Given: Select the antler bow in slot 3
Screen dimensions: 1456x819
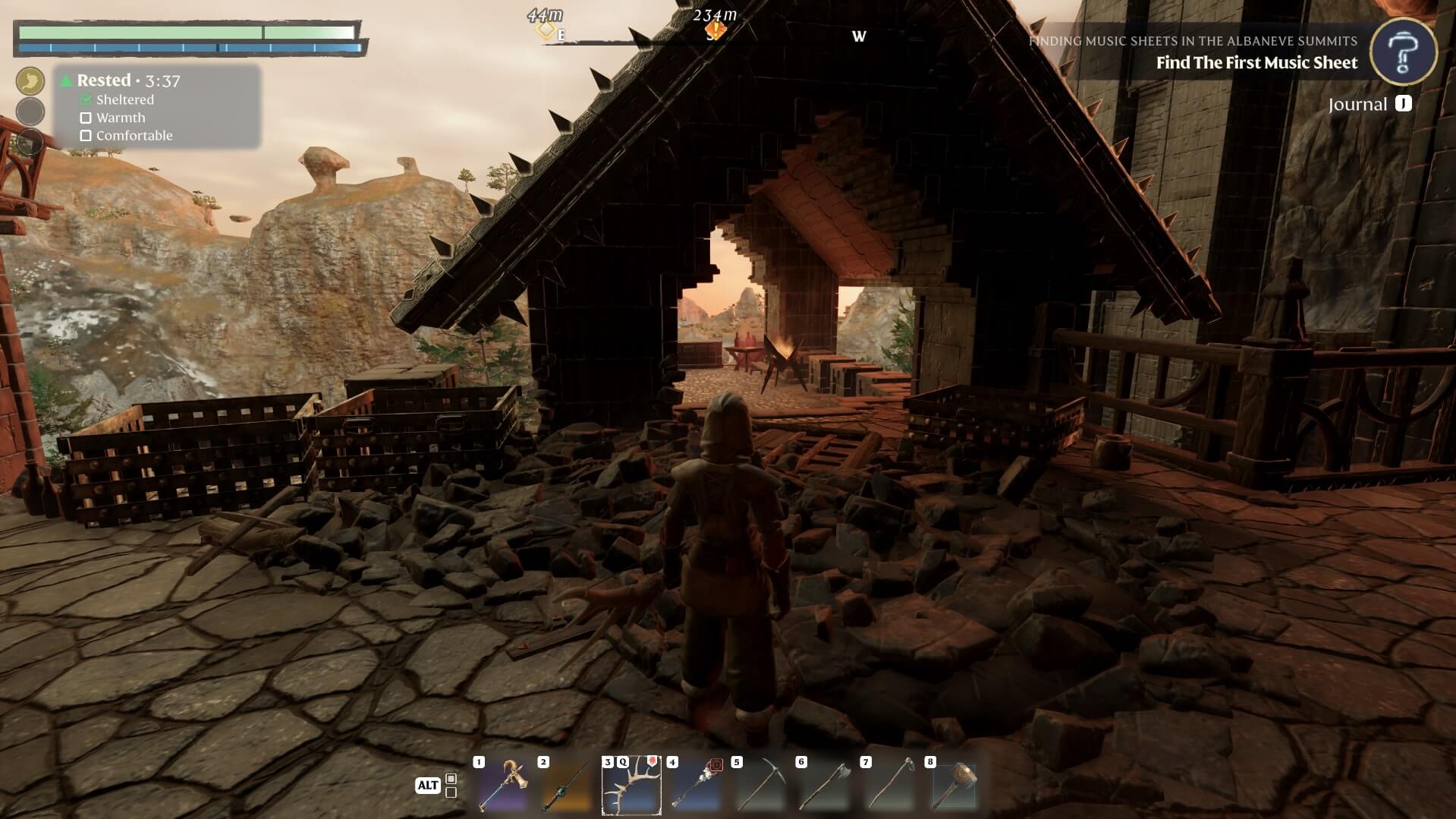Looking at the screenshot, I should 631,786.
